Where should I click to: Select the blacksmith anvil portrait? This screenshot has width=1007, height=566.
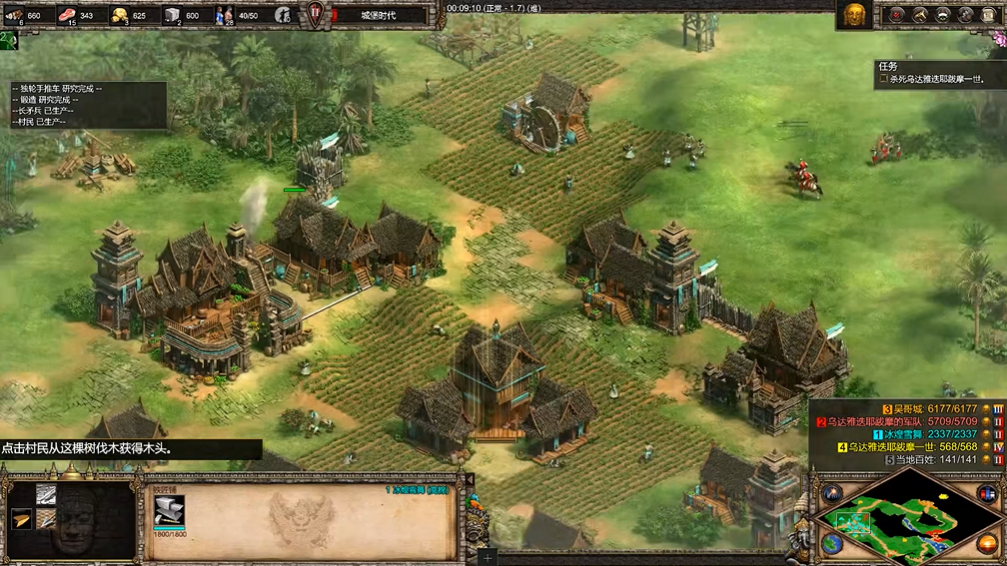coord(169,510)
